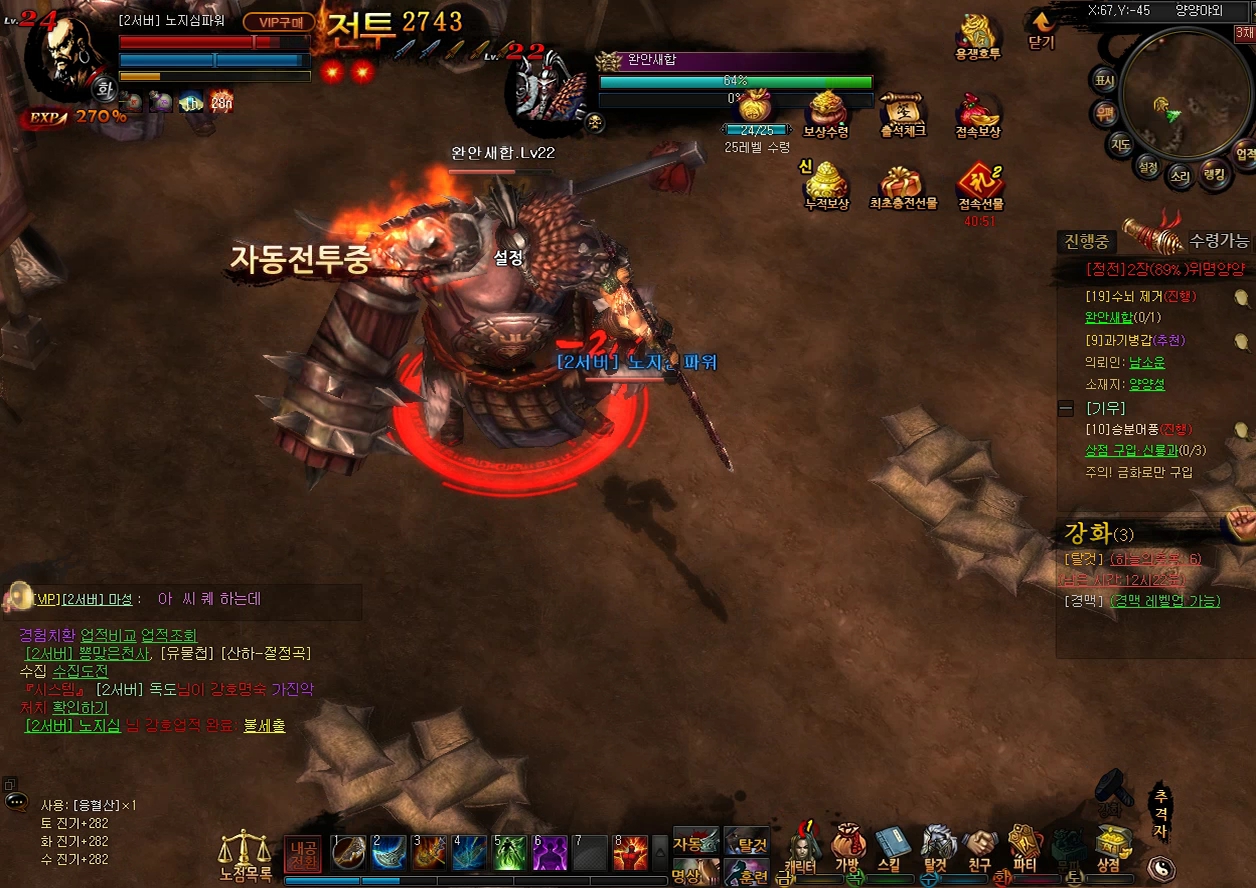Open the 캐릭터 character menu
This screenshot has height=888, width=1256.
801,847
